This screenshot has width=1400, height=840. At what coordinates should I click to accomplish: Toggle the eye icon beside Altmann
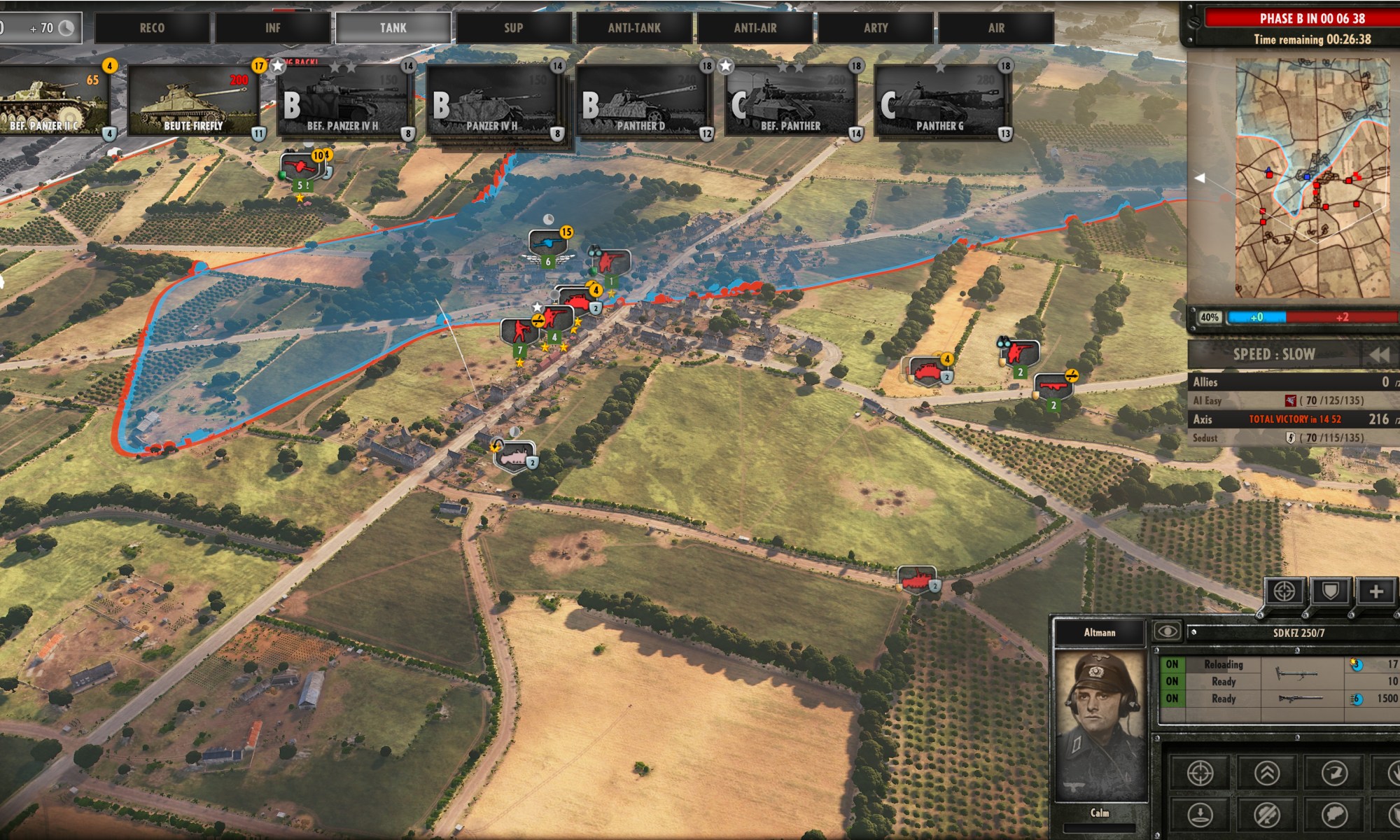(x=1167, y=632)
